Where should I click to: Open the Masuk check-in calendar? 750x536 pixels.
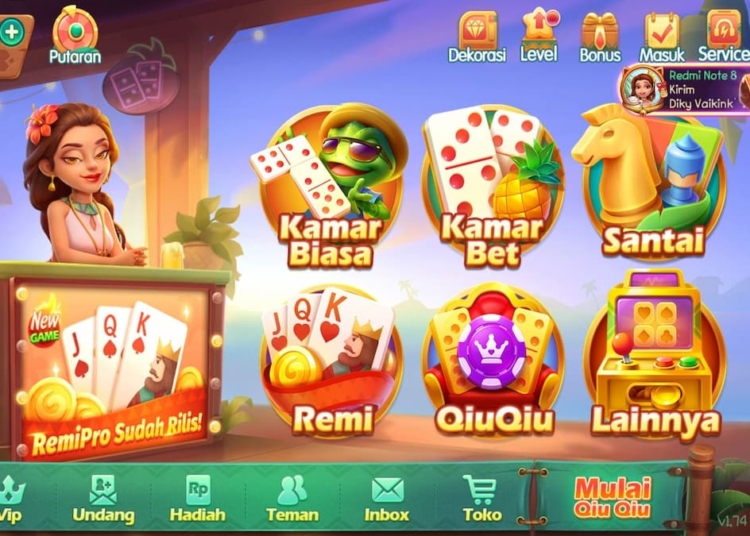point(661,36)
